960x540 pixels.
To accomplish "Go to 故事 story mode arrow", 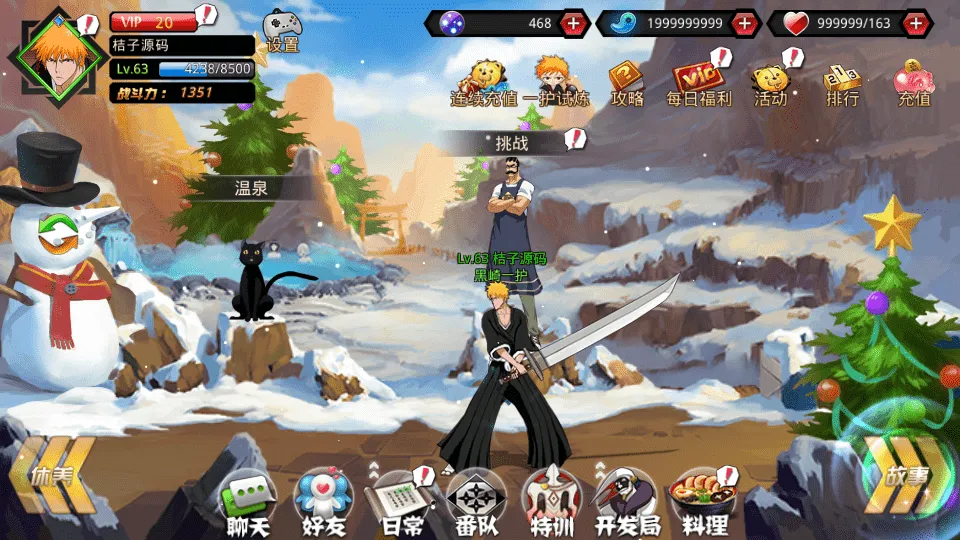I will coord(900,476).
